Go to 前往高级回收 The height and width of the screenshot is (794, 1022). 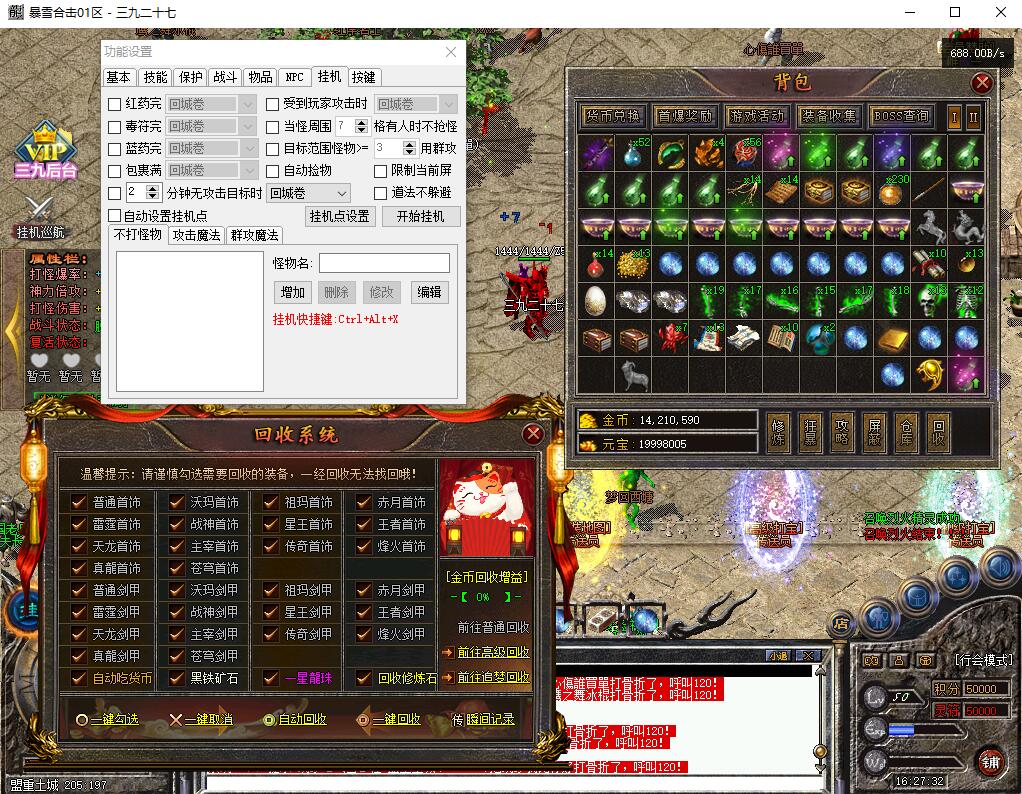click(x=493, y=652)
